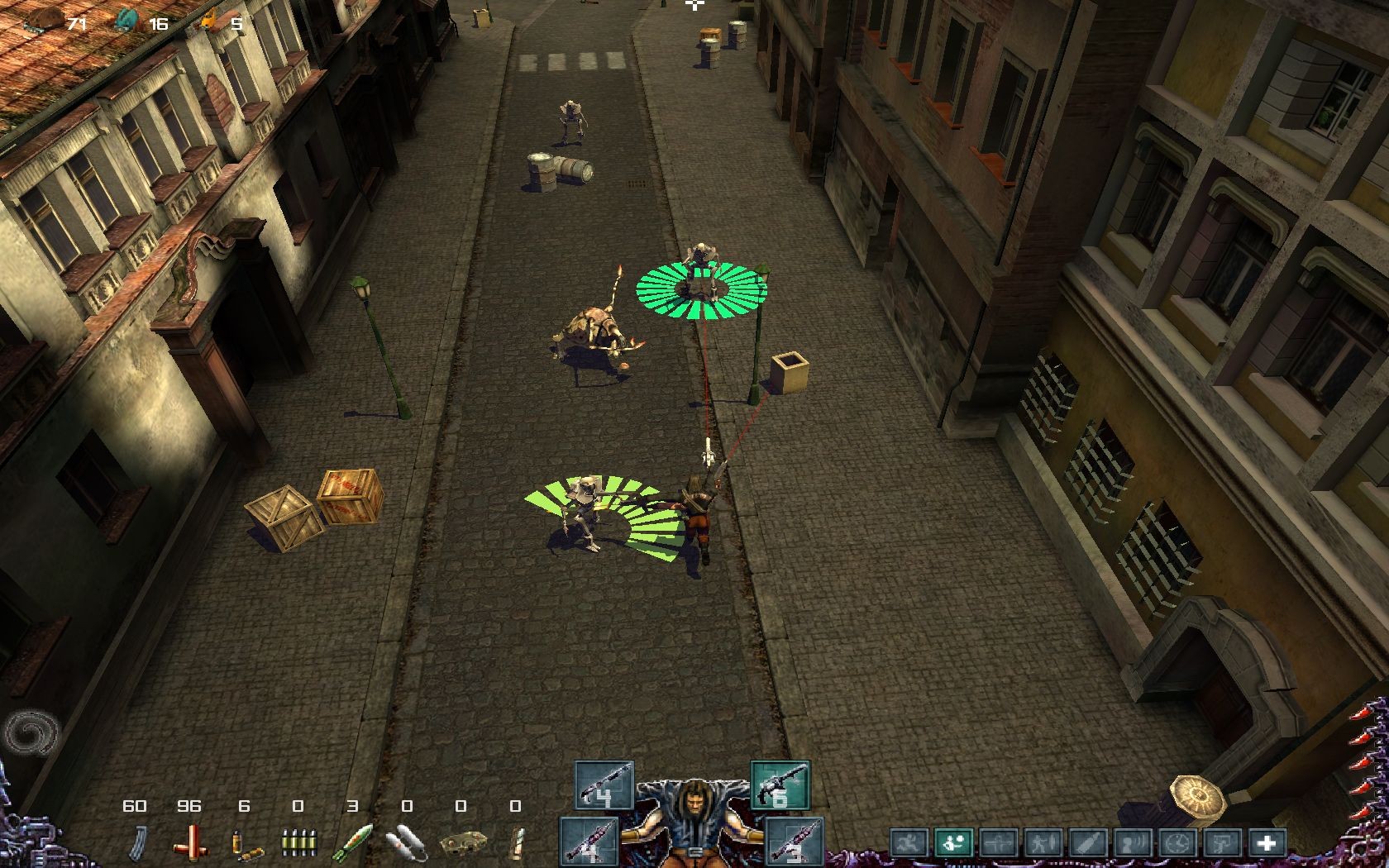1389x868 pixels.
Task: Select the lower-right weapon slot numbered 3
Action: [x=794, y=842]
